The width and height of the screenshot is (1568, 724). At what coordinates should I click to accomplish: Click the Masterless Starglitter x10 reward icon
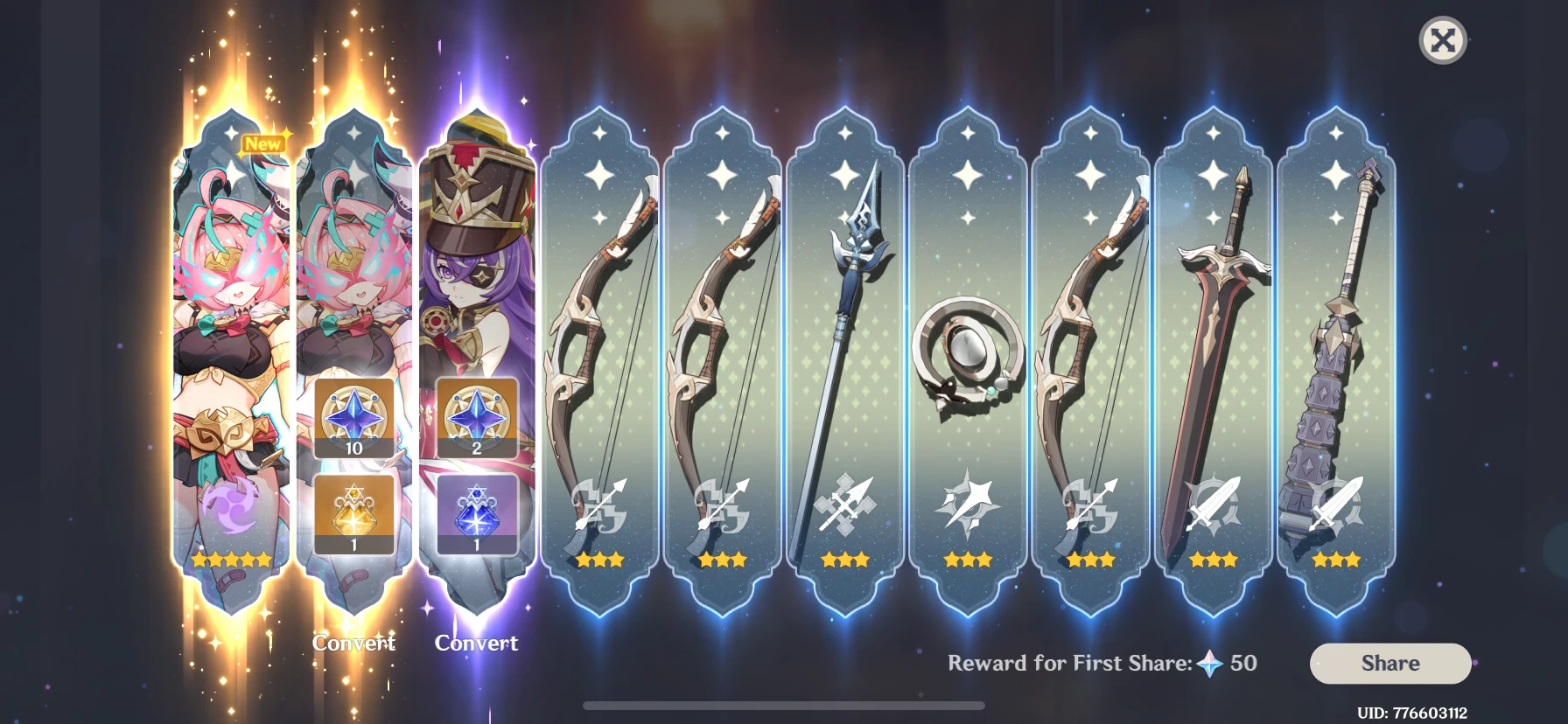(354, 418)
